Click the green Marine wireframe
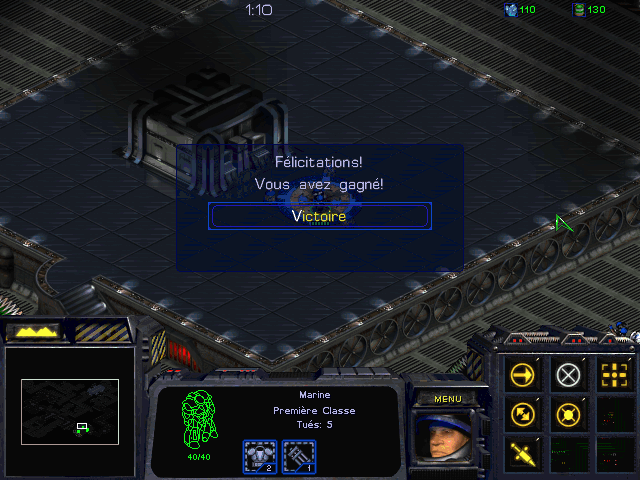The width and height of the screenshot is (640, 480). [199, 420]
